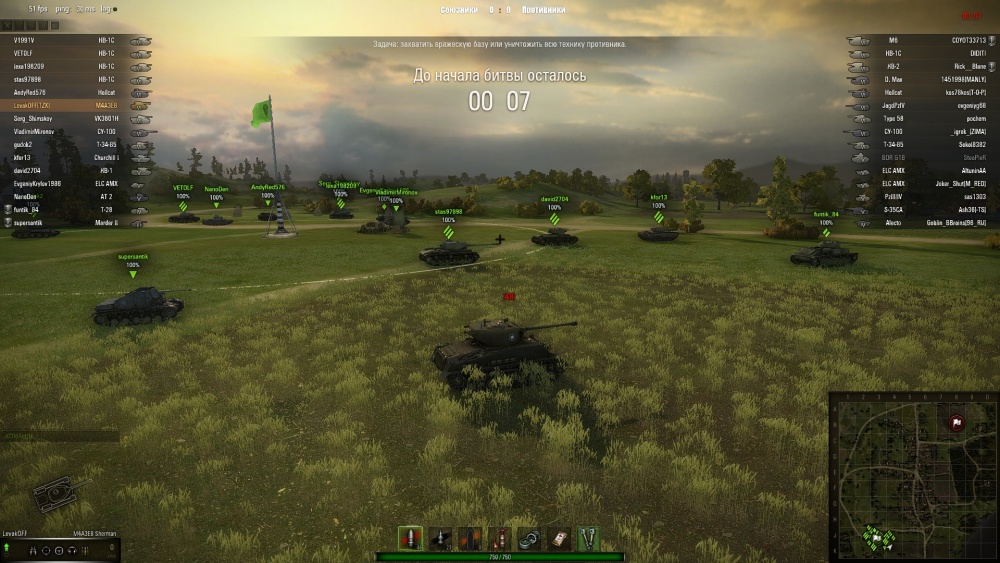Select the enemy base flag on minimap

pos(956,422)
